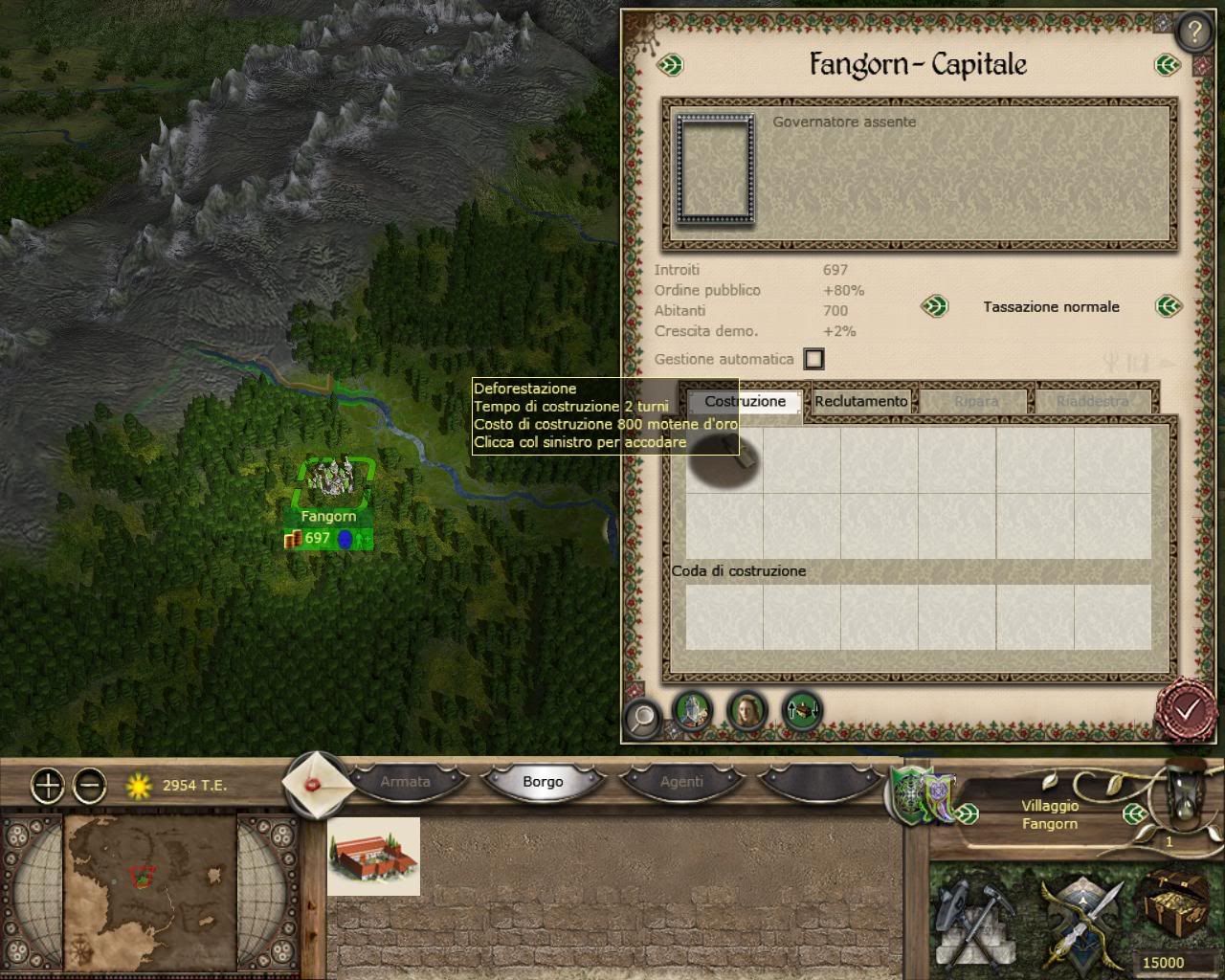Open the help question mark button

(1193, 33)
